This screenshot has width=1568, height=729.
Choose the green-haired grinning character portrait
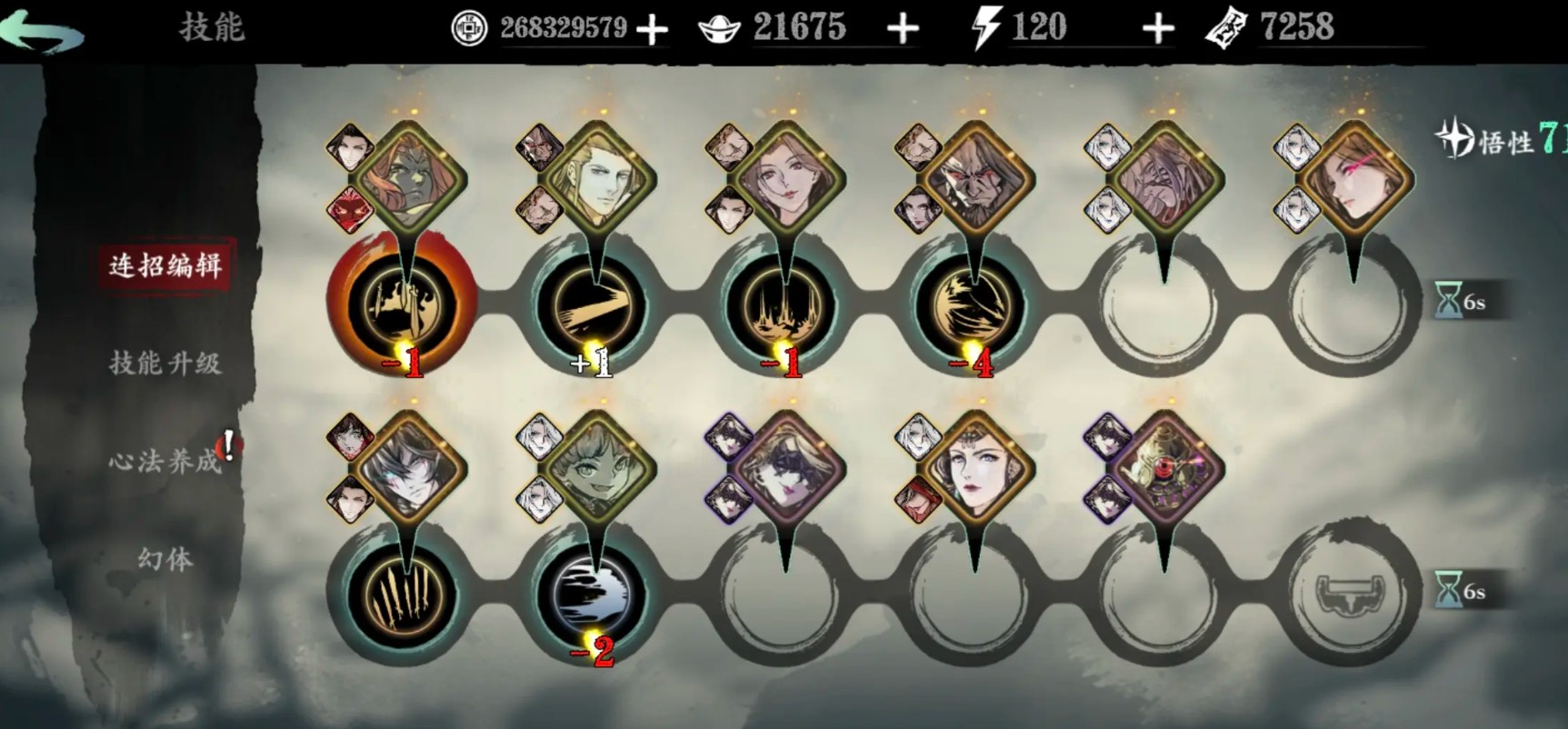click(596, 468)
